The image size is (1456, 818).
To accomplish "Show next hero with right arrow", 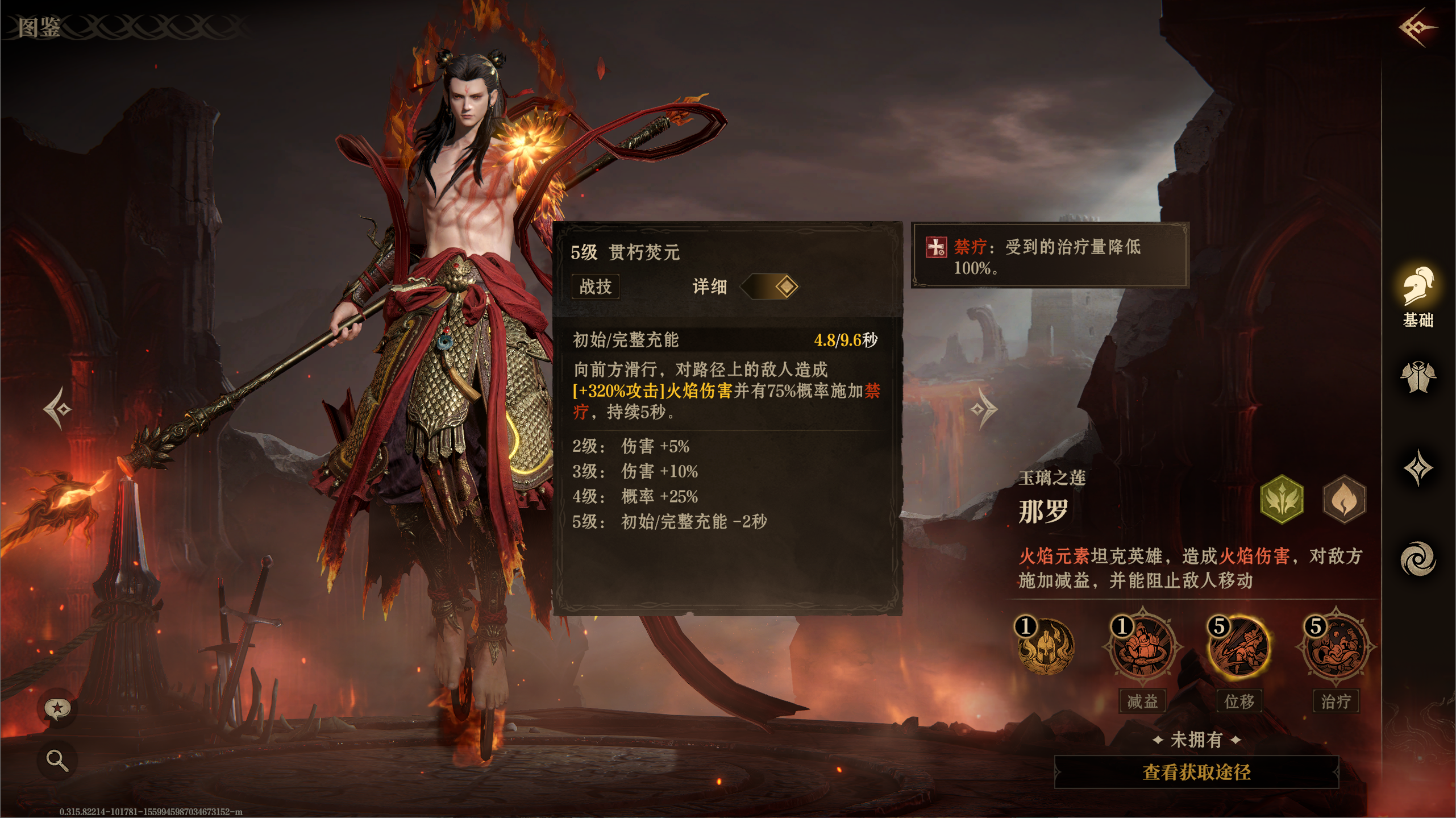I will click(984, 408).
